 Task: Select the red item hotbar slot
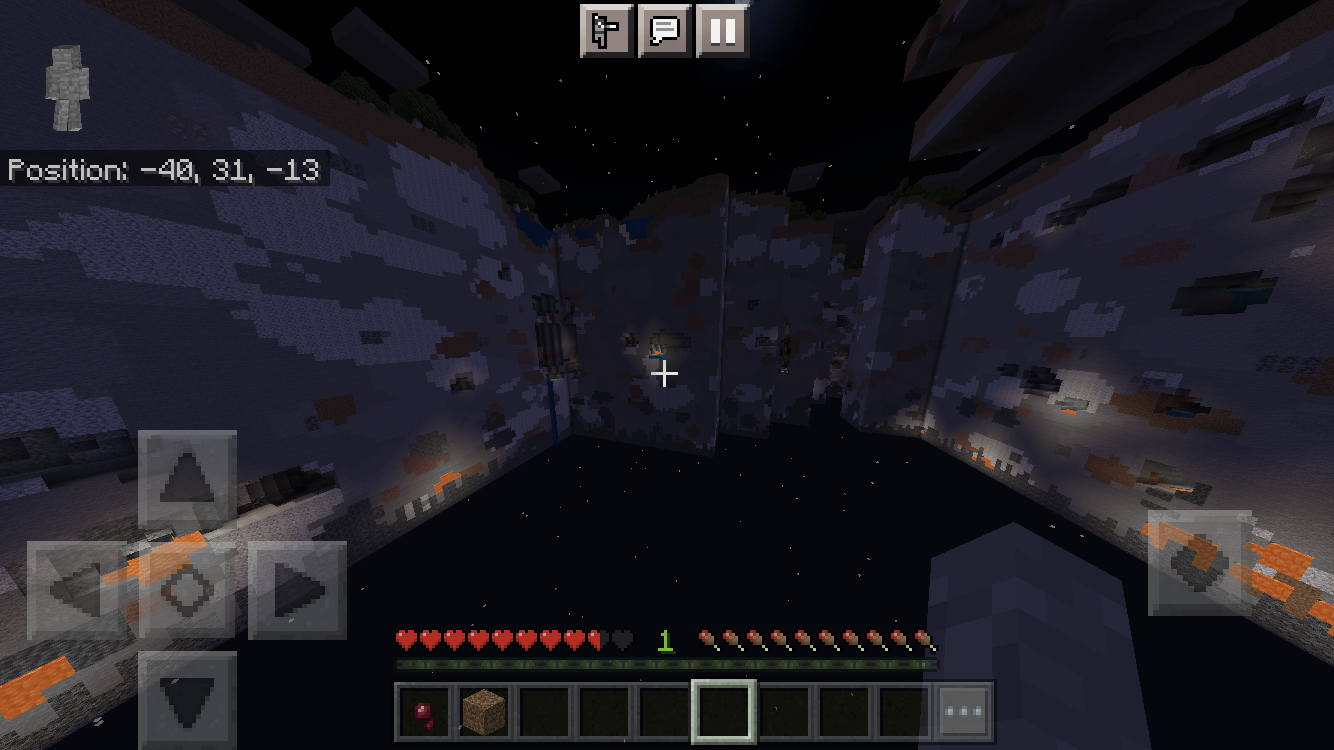pyautogui.click(x=426, y=712)
